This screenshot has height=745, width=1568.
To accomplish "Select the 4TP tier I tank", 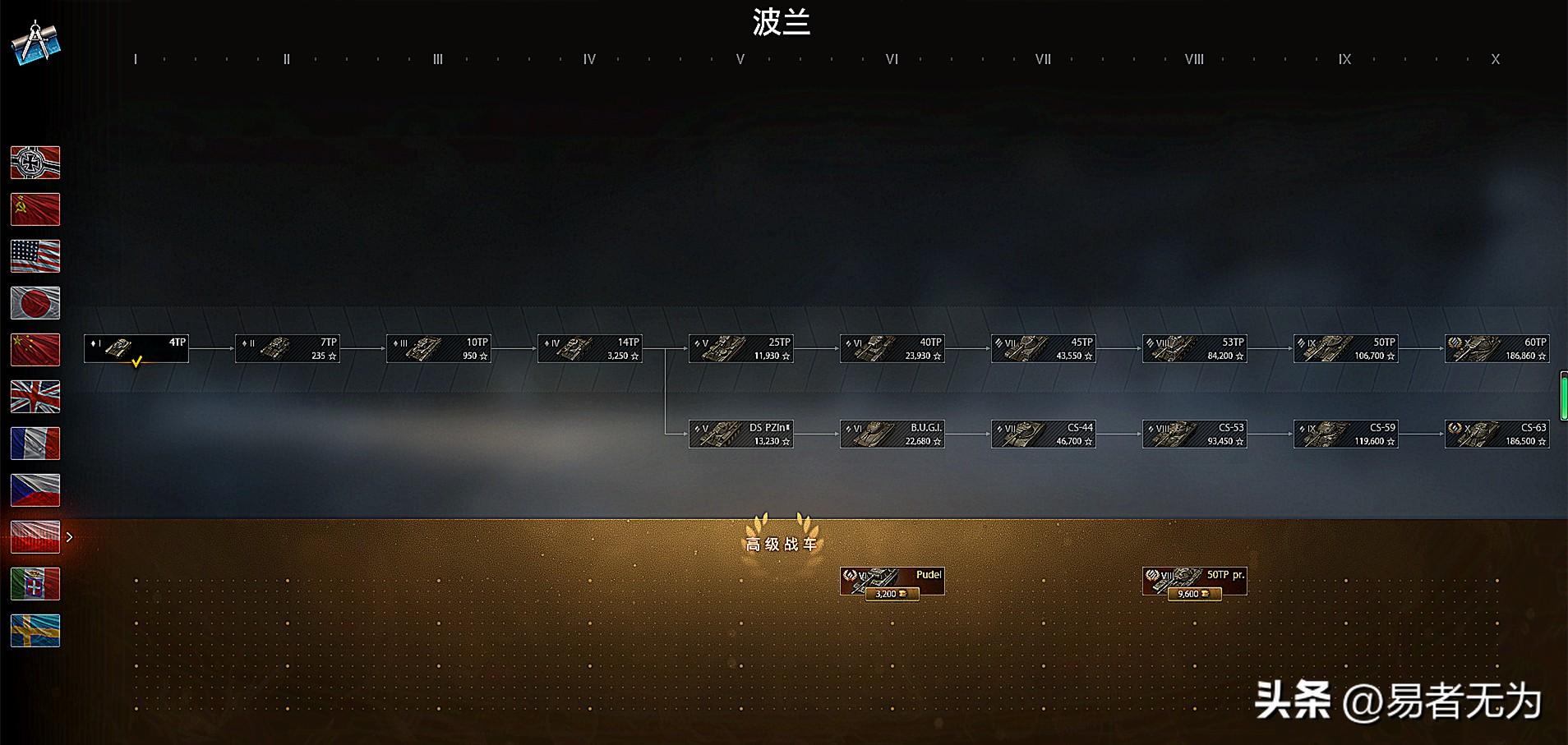I will [136, 348].
